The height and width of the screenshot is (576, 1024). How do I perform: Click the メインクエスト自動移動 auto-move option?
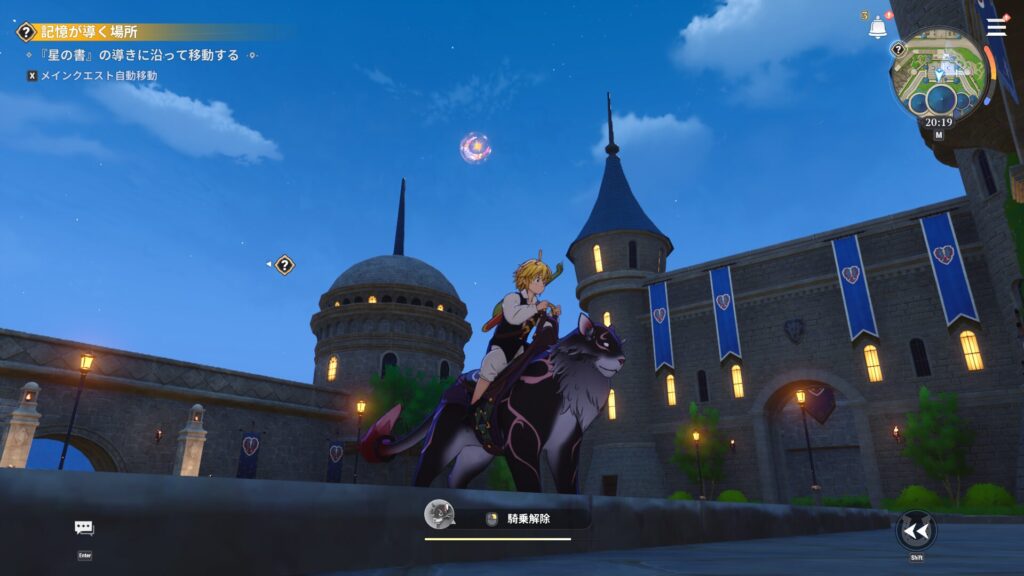point(97,76)
